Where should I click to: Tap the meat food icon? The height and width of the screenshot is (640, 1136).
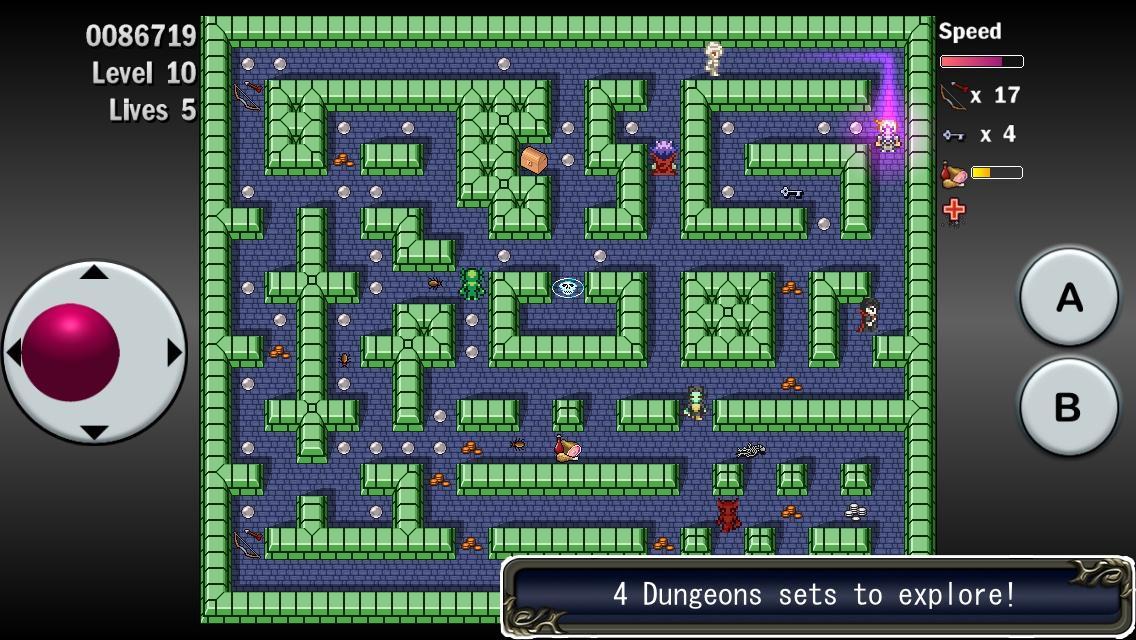[953, 174]
